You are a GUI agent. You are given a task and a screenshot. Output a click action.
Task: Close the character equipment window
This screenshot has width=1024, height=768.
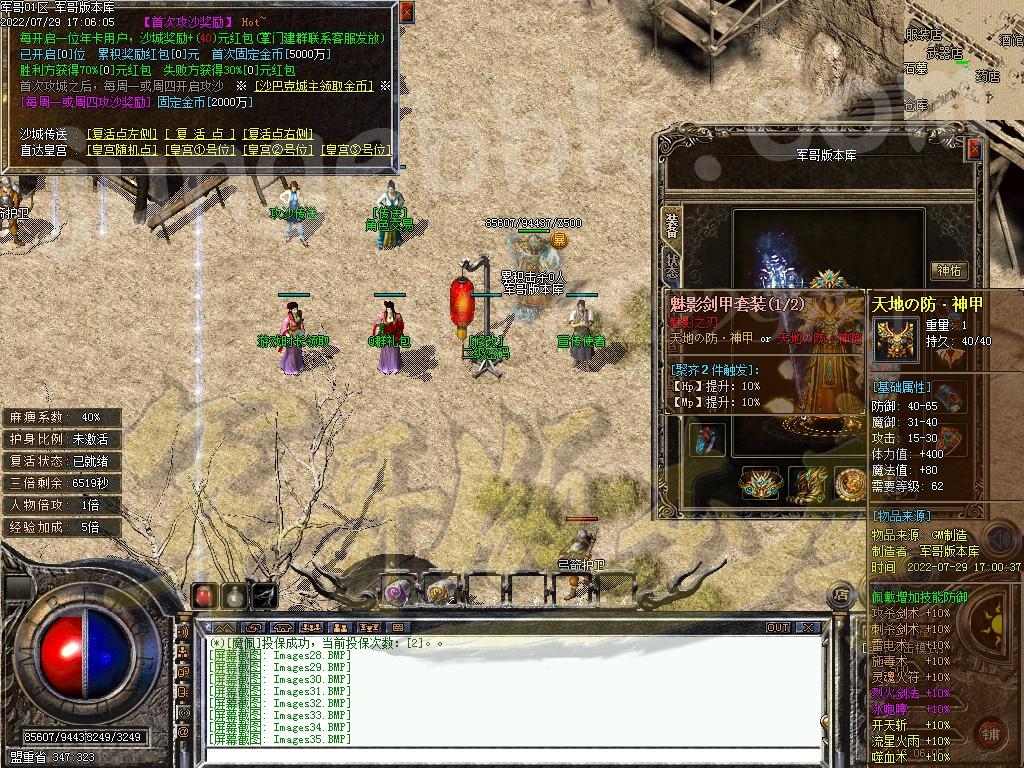point(974,149)
